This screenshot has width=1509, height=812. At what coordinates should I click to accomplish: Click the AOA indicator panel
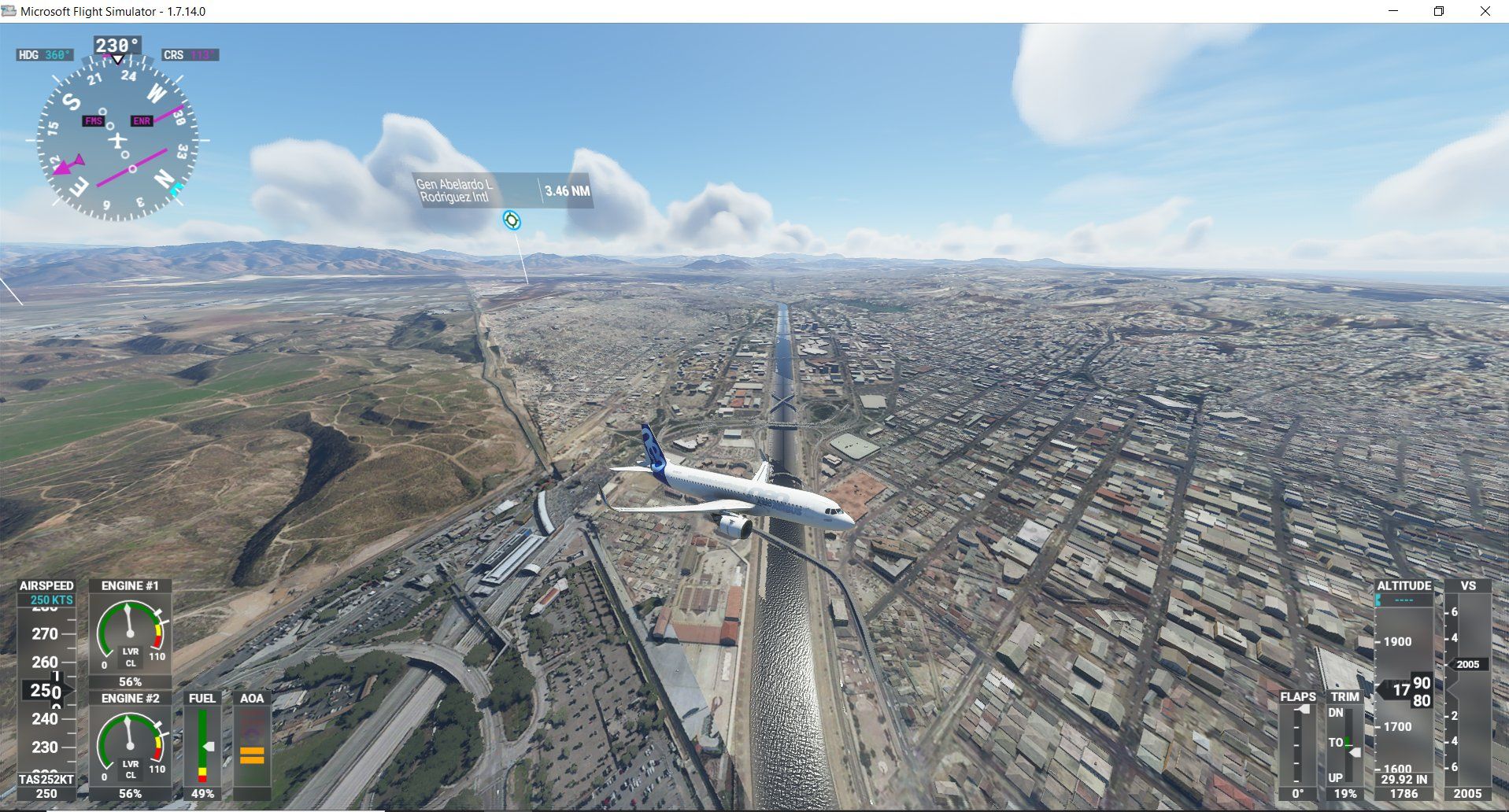tap(252, 744)
